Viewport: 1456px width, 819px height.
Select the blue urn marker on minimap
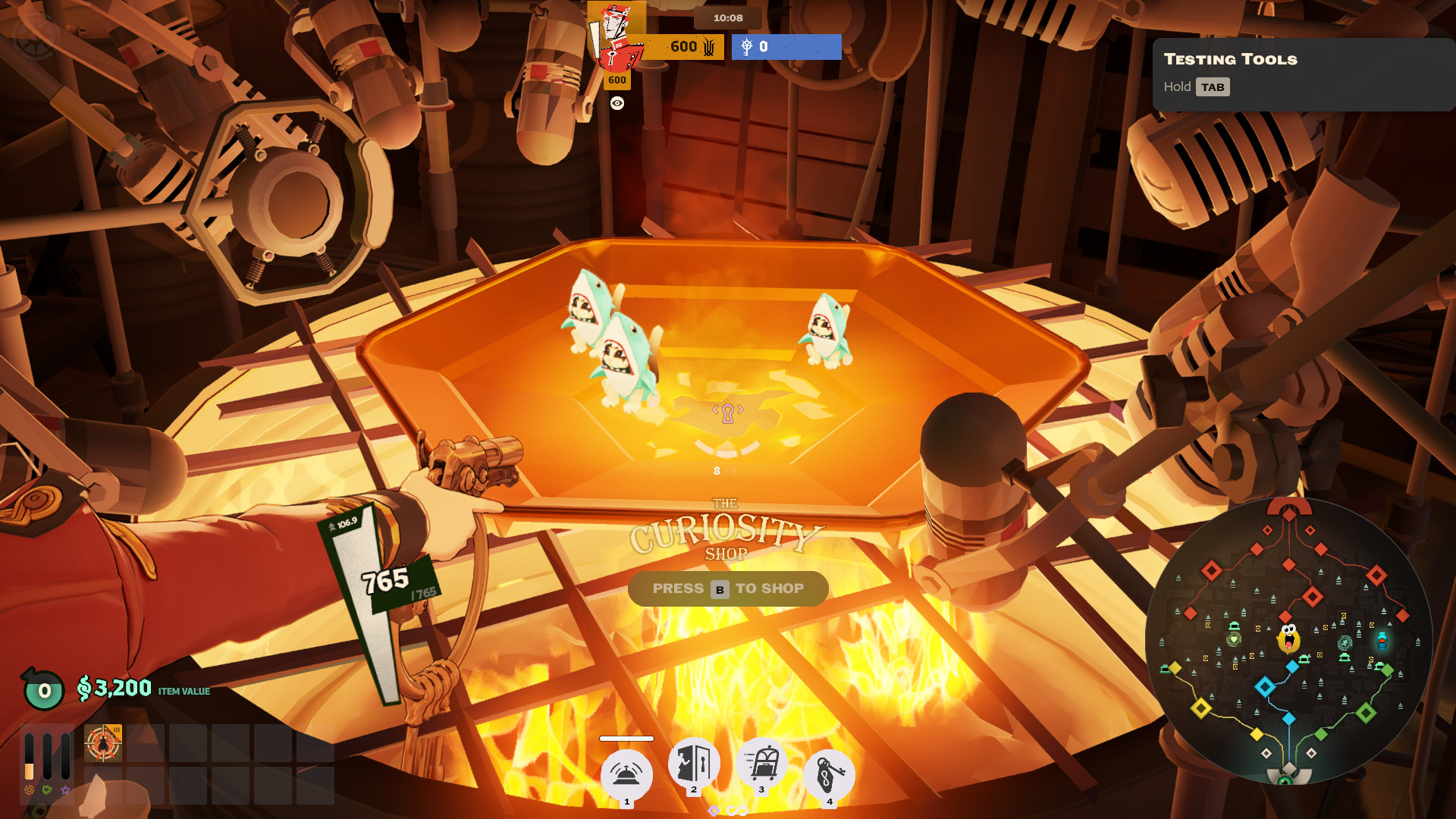point(1382,641)
